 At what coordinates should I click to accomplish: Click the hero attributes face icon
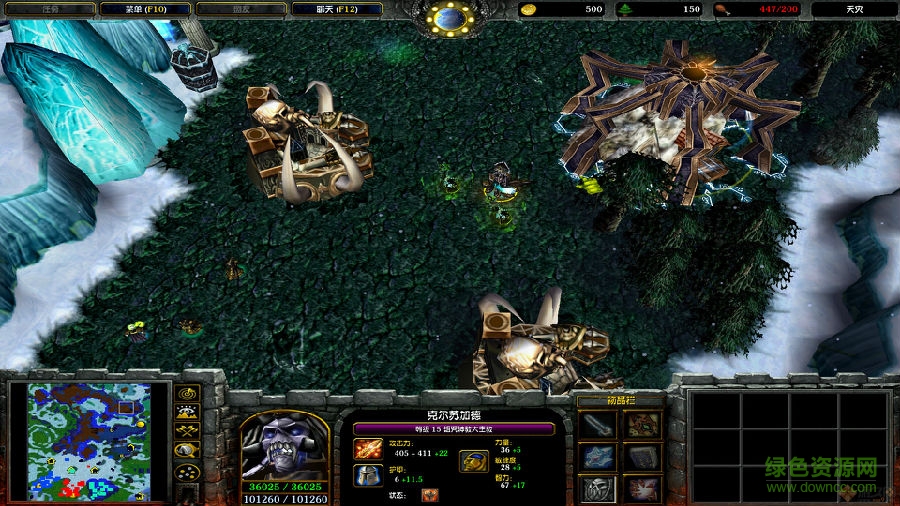click(x=473, y=461)
